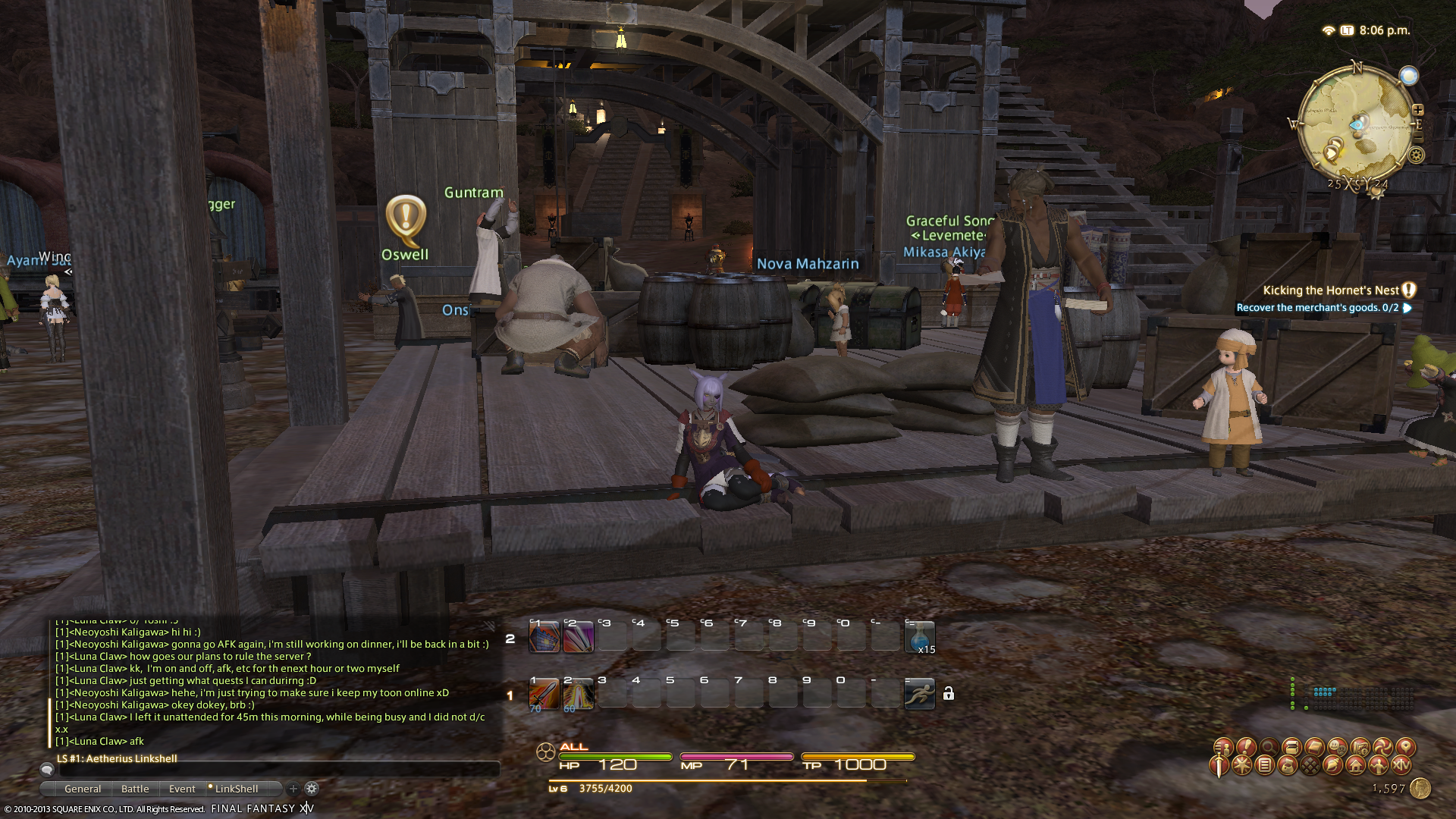1456x819 pixels.
Task: Zoom in the minimap with plus button
Action: [1417, 110]
